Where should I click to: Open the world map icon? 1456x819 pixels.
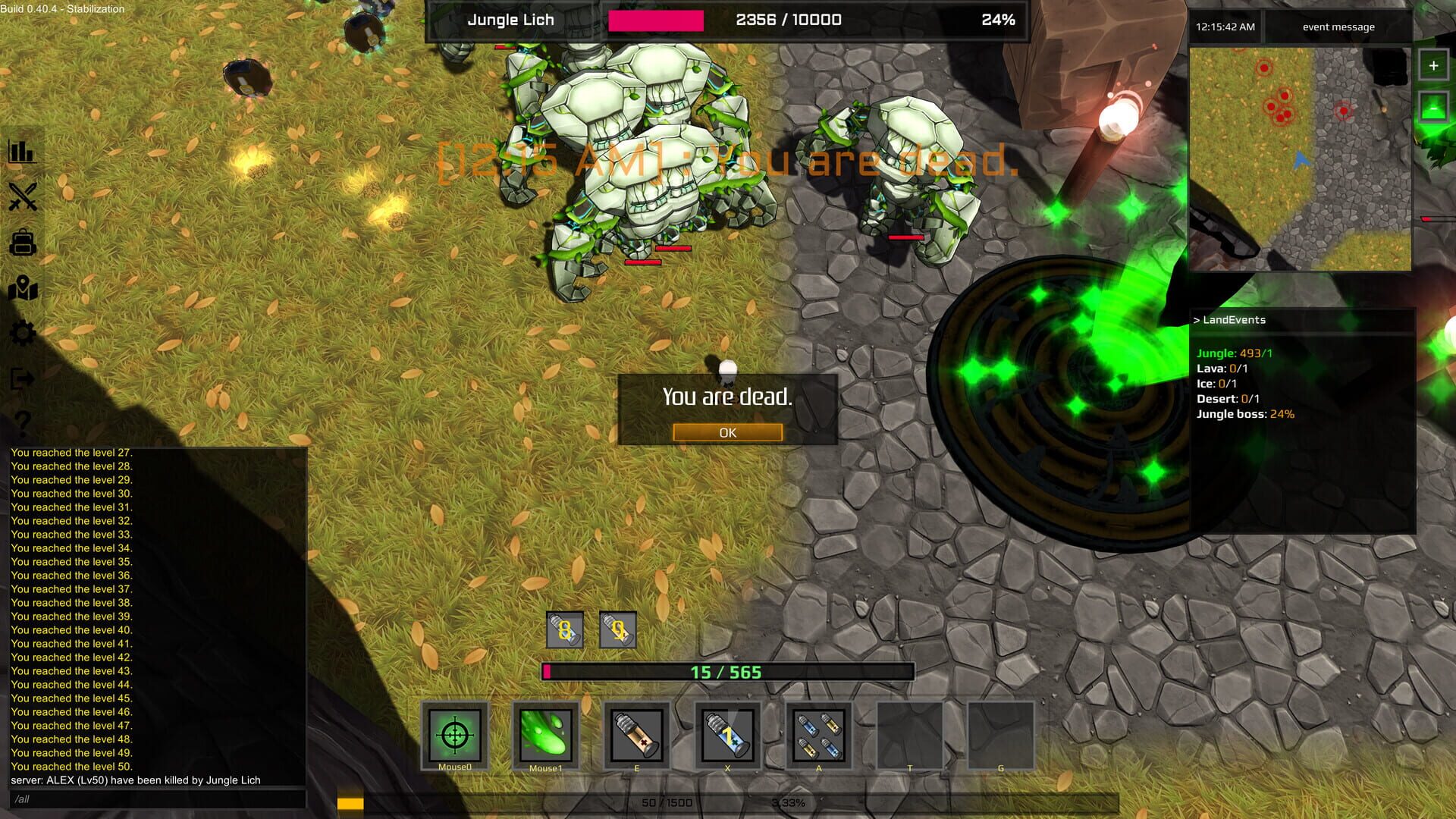pyautogui.click(x=22, y=287)
